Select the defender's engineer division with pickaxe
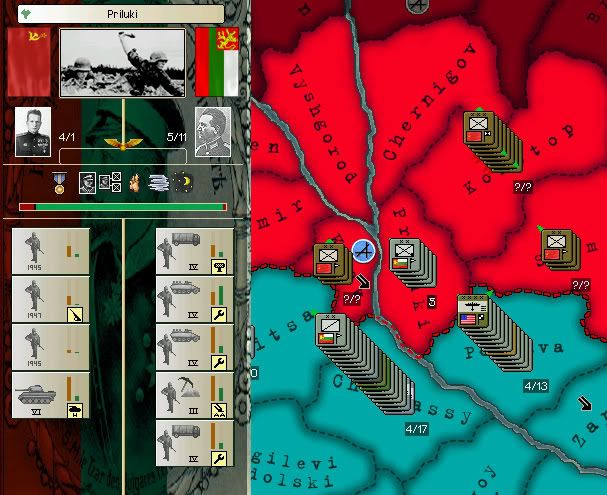Screen dimensions: 607x495 194,395
